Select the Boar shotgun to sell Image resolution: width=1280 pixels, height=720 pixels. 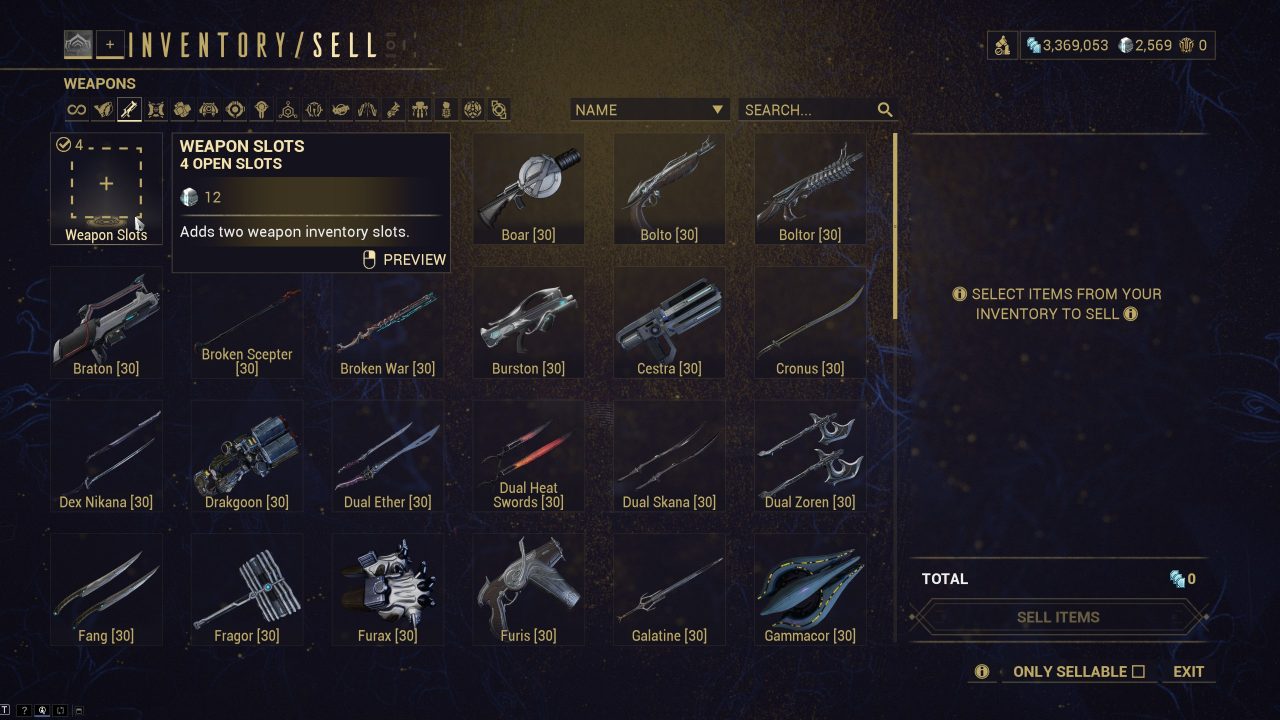click(528, 189)
